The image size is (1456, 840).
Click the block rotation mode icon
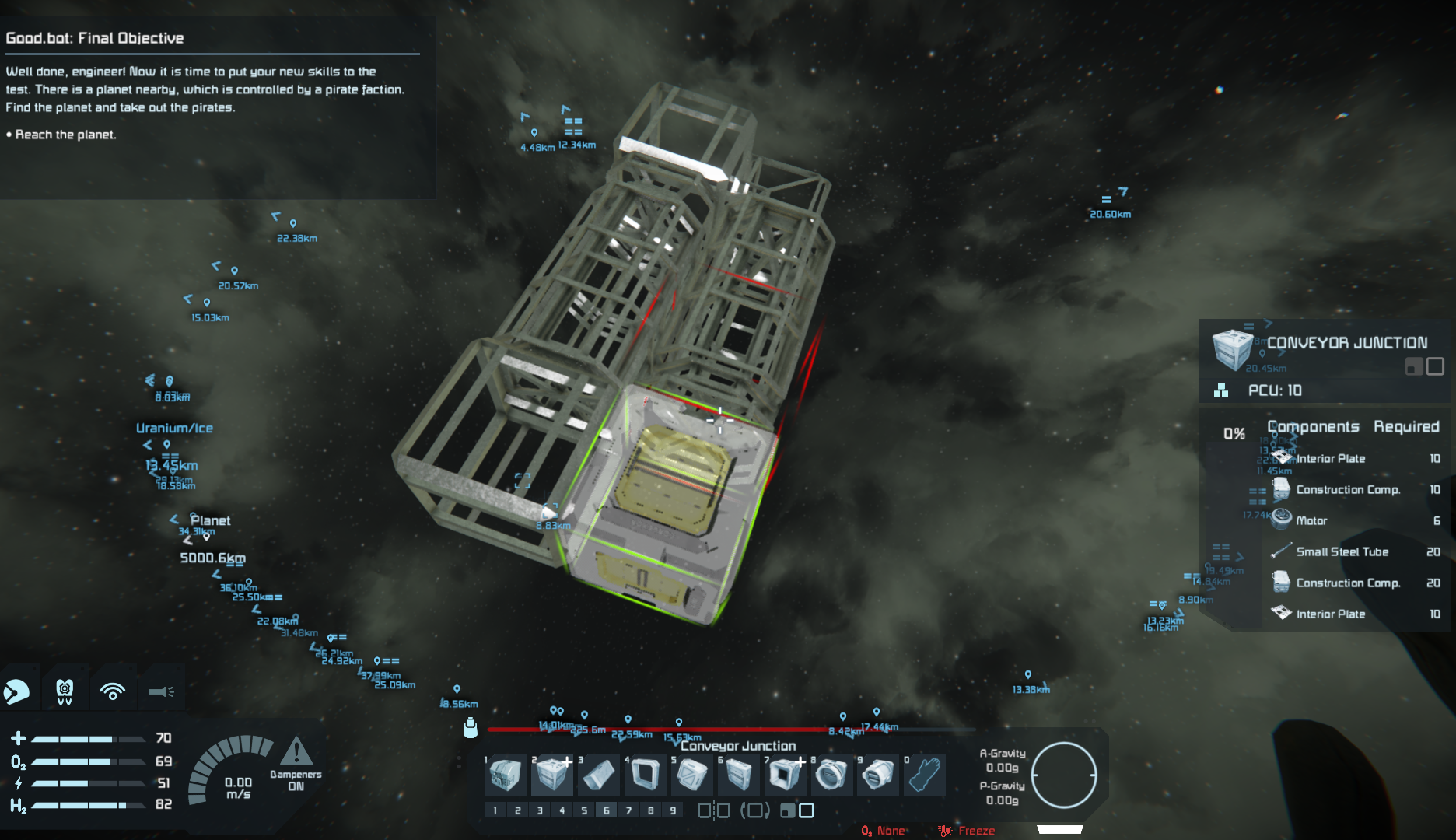pyautogui.click(x=754, y=810)
